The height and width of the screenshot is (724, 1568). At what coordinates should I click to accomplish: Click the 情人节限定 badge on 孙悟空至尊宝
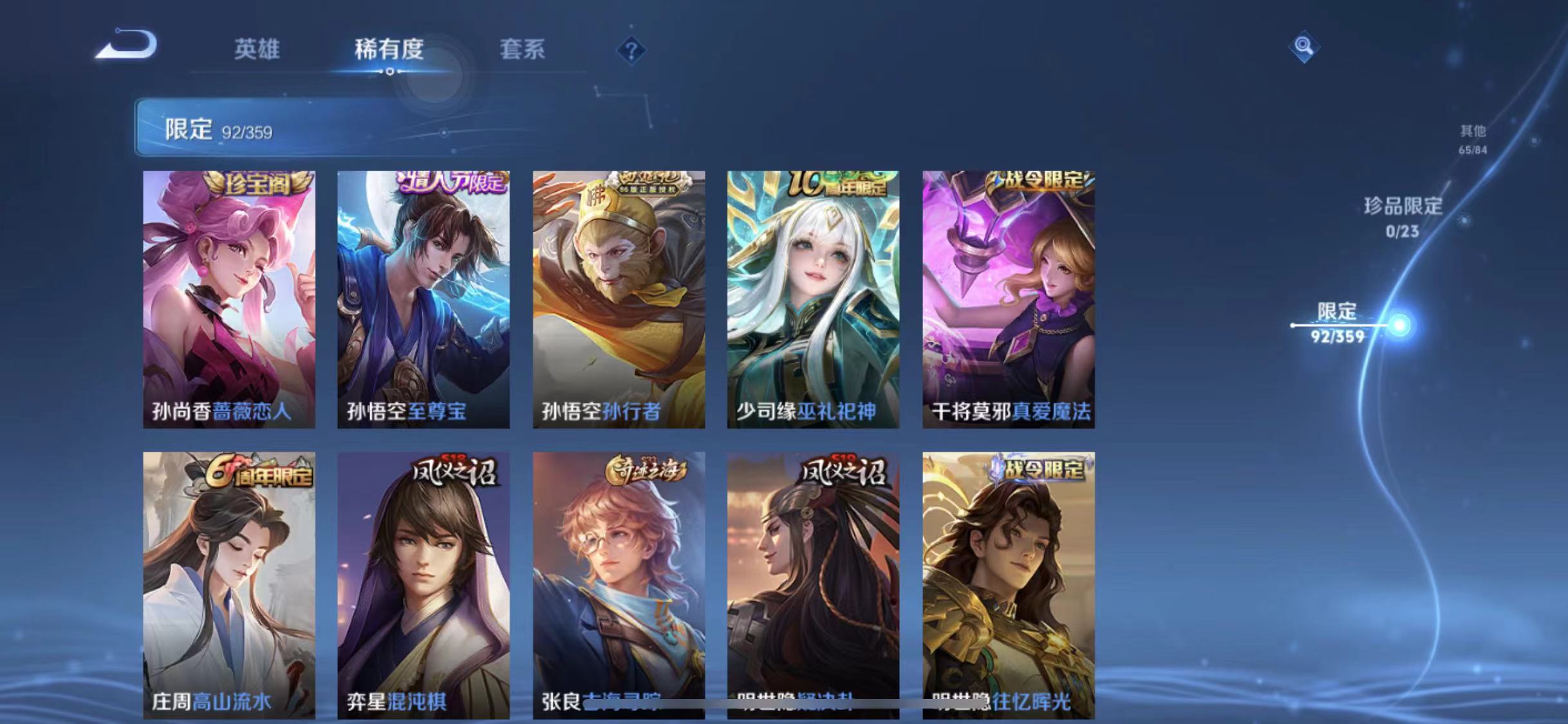click(x=451, y=183)
